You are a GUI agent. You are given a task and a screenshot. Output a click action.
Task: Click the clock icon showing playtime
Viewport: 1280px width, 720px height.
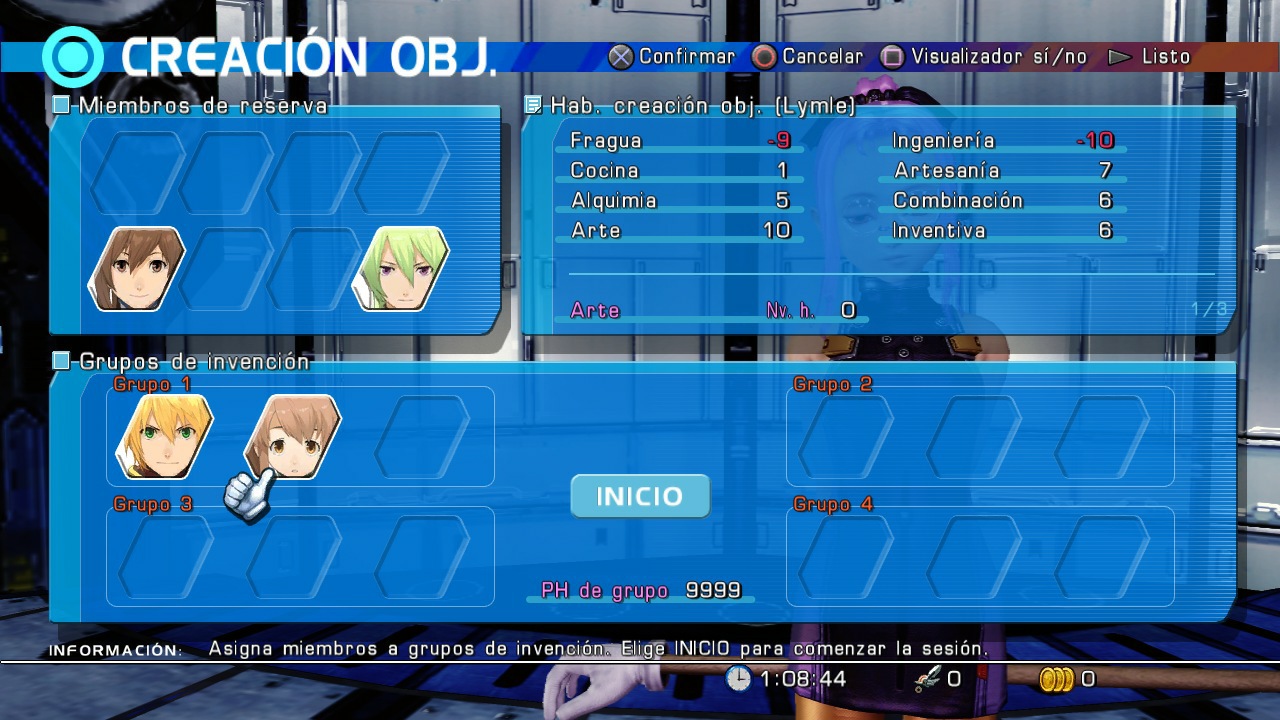tap(738, 679)
